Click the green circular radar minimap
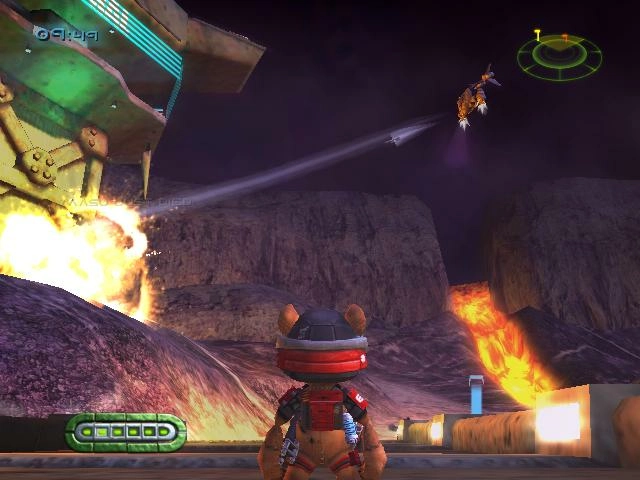 click(559, 58)
